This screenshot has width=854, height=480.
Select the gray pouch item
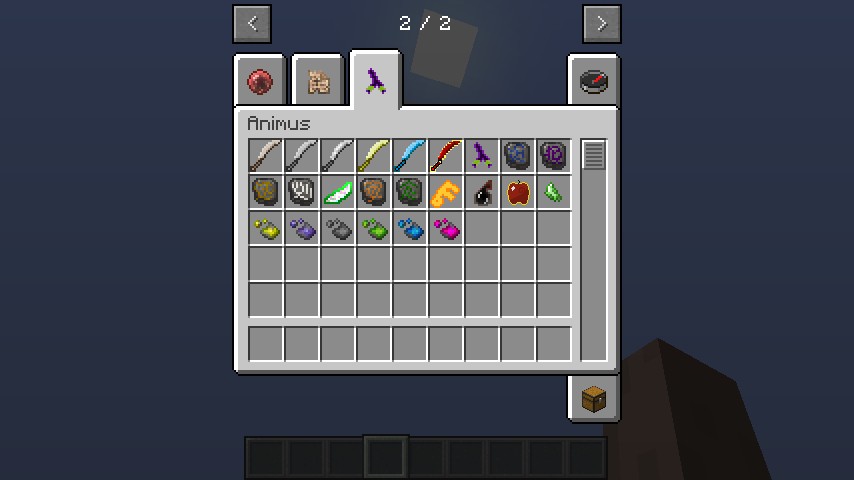338,229
